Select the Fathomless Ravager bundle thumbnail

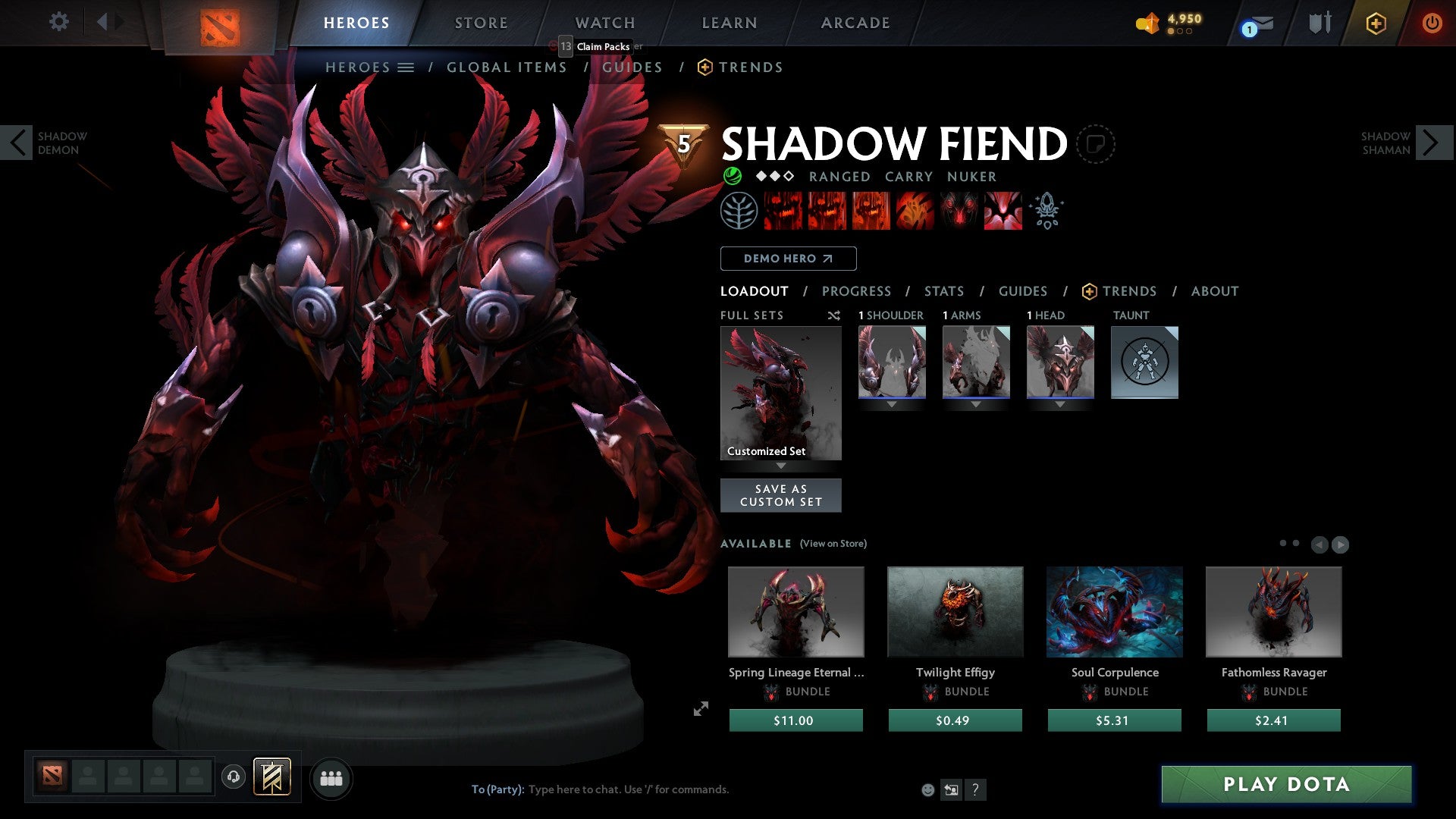click(1273, 611)
